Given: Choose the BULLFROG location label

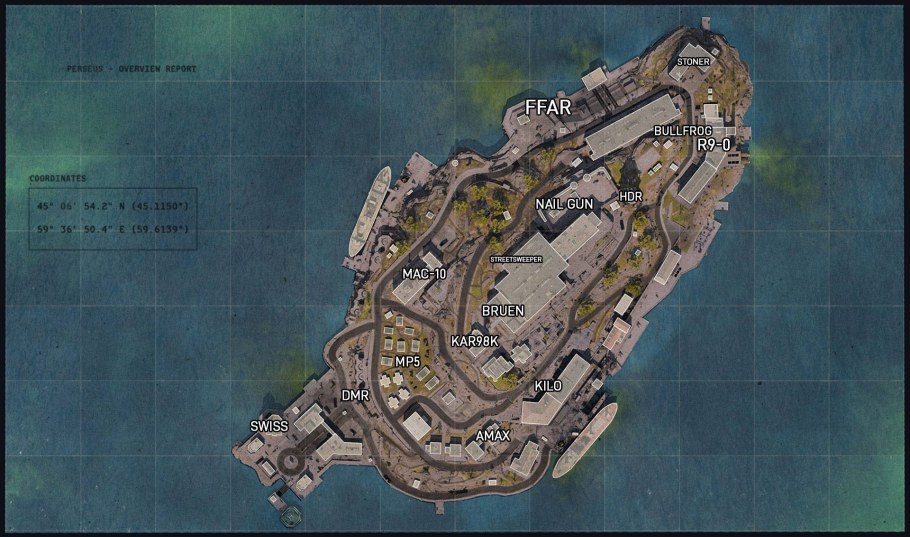Looking at the screenshot, I should (x=682, y=131).
